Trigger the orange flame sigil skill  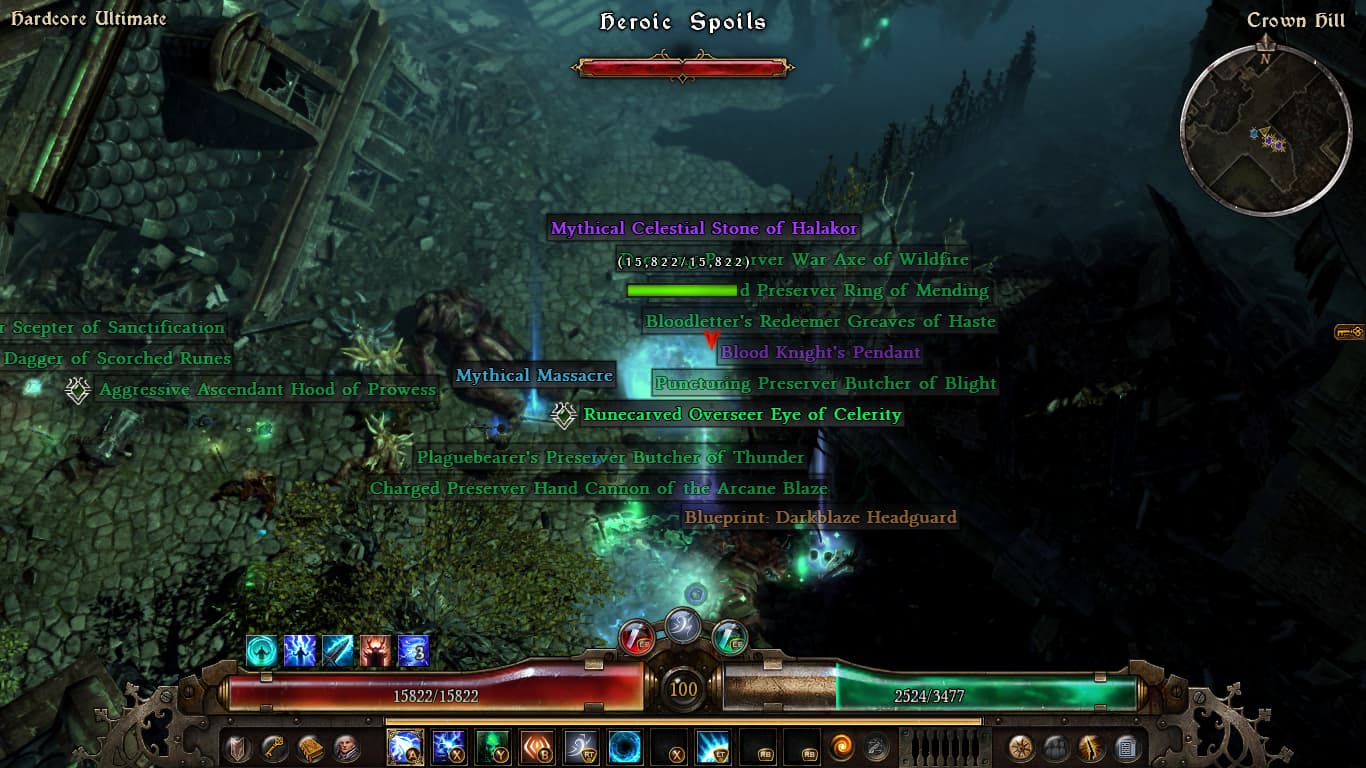(x=537, y=747)
